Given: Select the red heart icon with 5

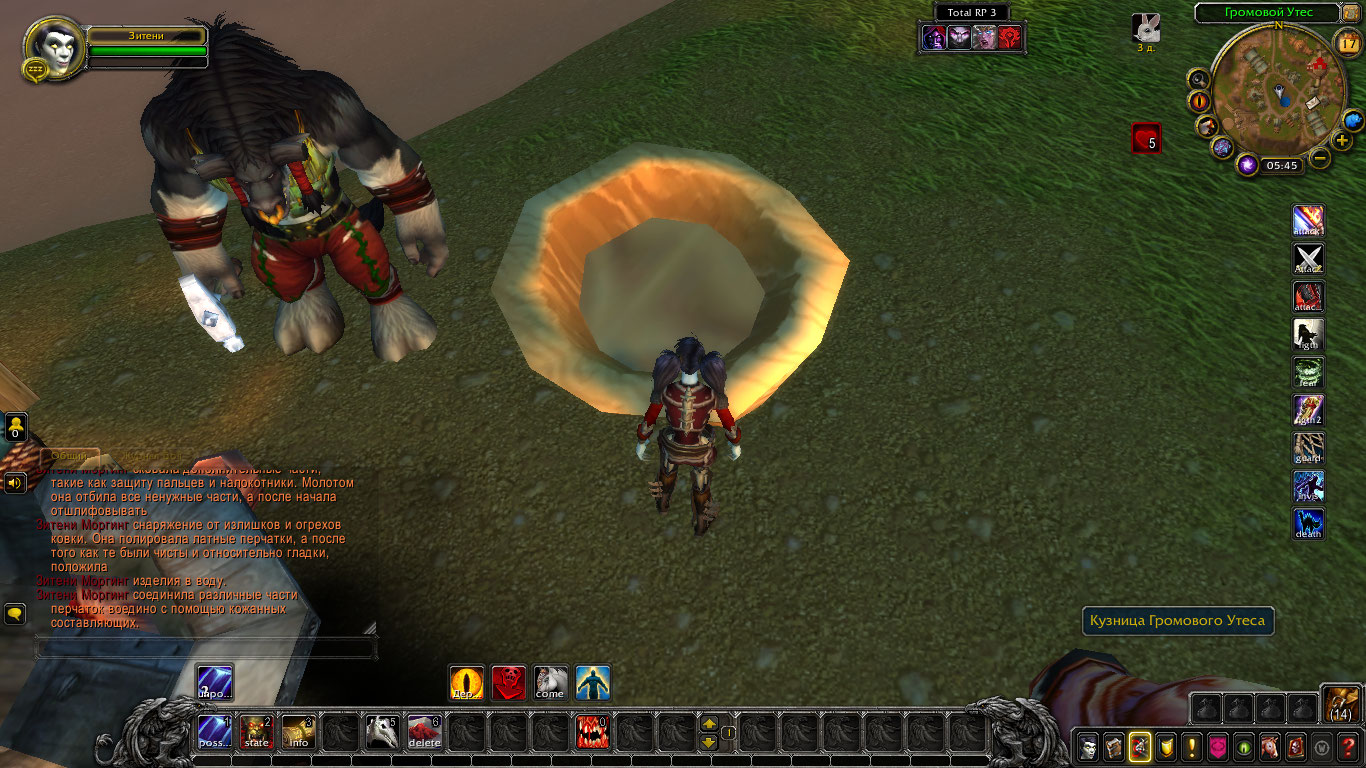Looking at the screenshot, I should pos(1146,138).
